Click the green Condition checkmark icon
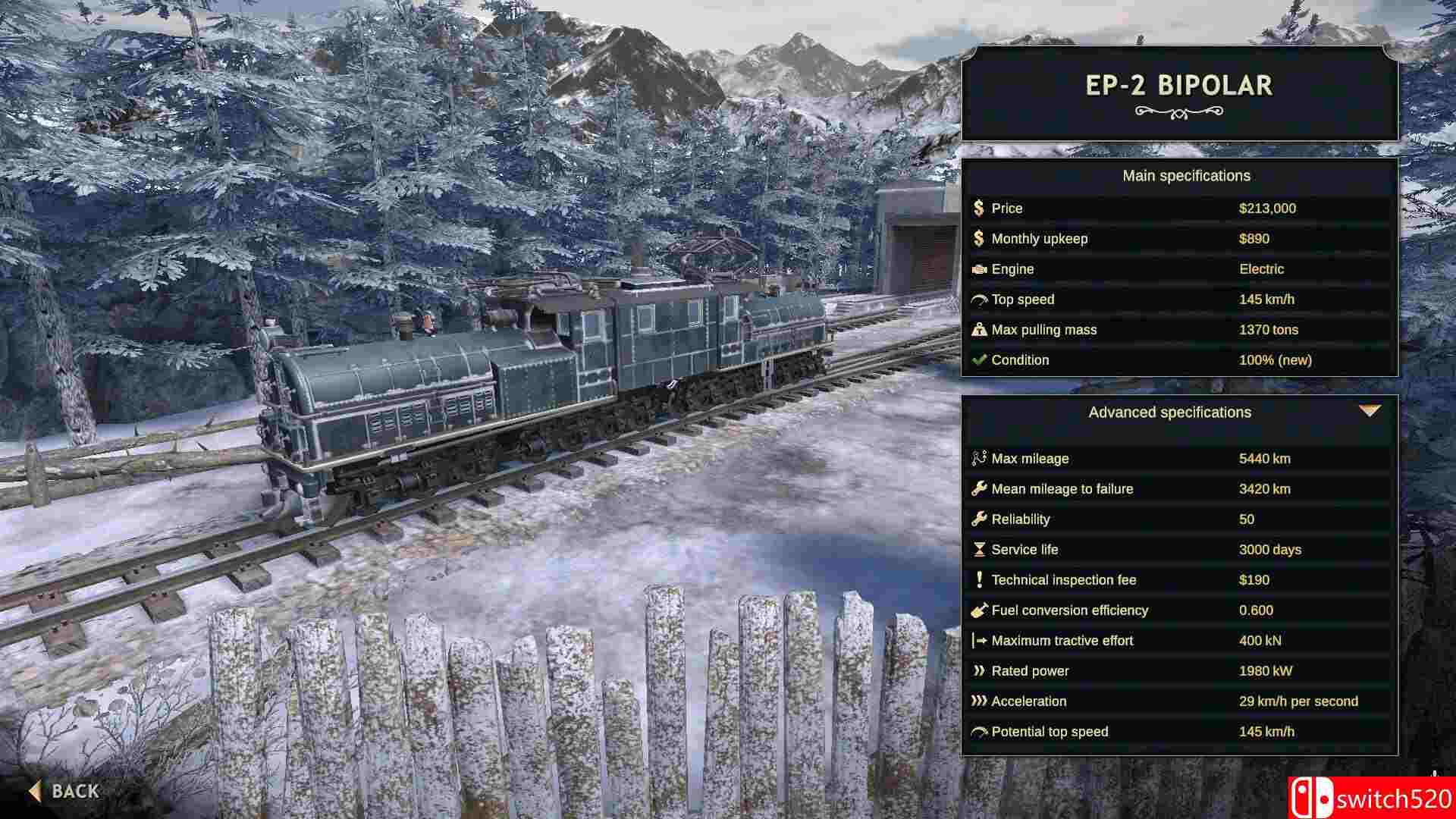The image size is (1456, 819). pos(978,359)
